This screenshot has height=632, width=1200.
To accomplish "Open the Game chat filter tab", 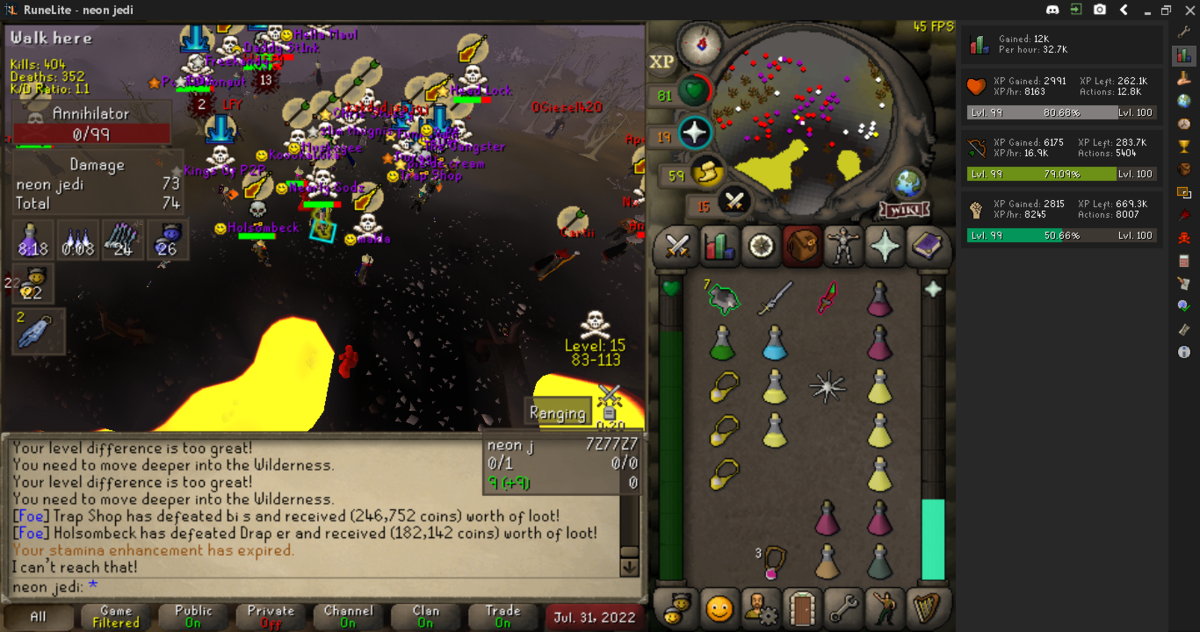I will coord(116,617).
